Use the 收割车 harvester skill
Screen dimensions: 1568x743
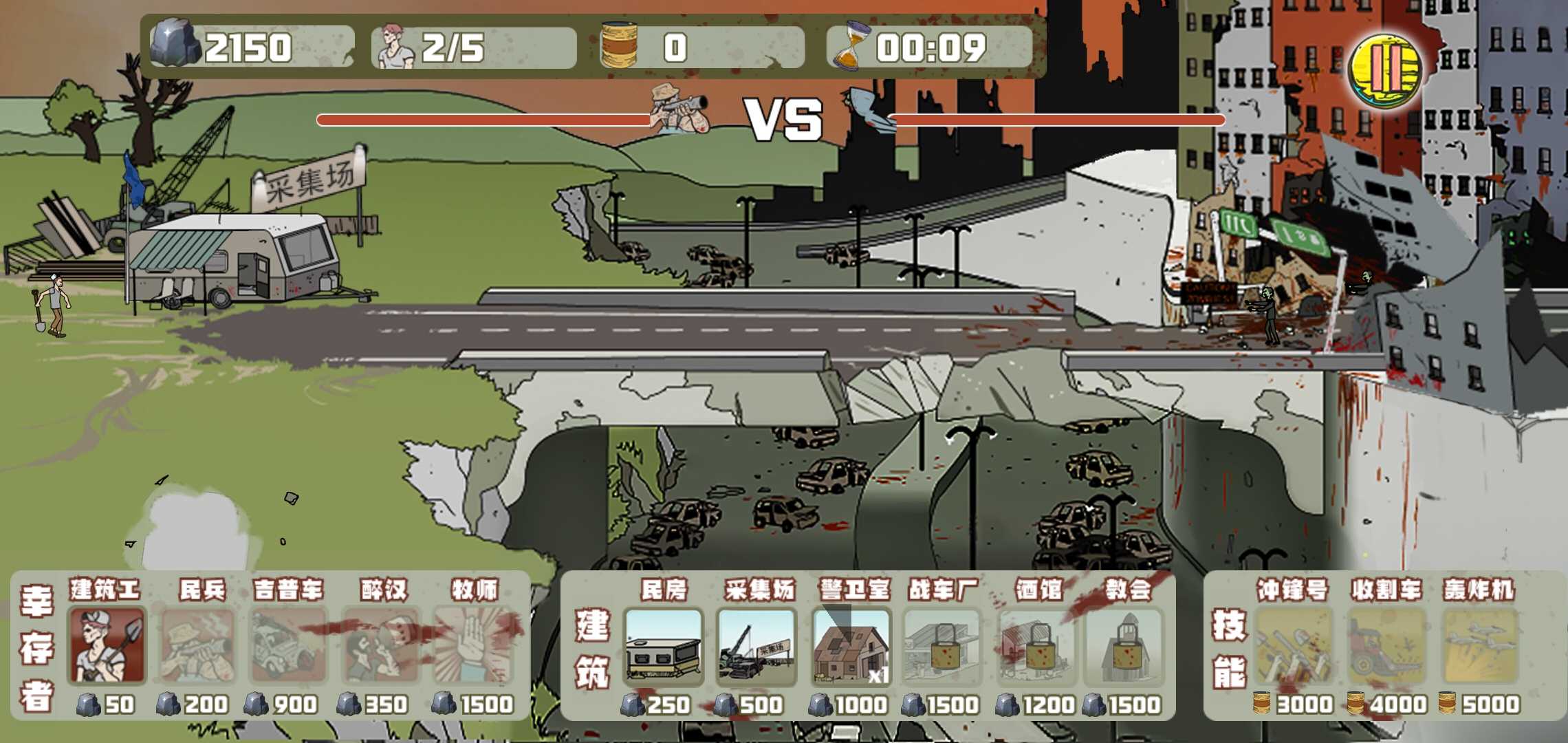[1386, 647]
